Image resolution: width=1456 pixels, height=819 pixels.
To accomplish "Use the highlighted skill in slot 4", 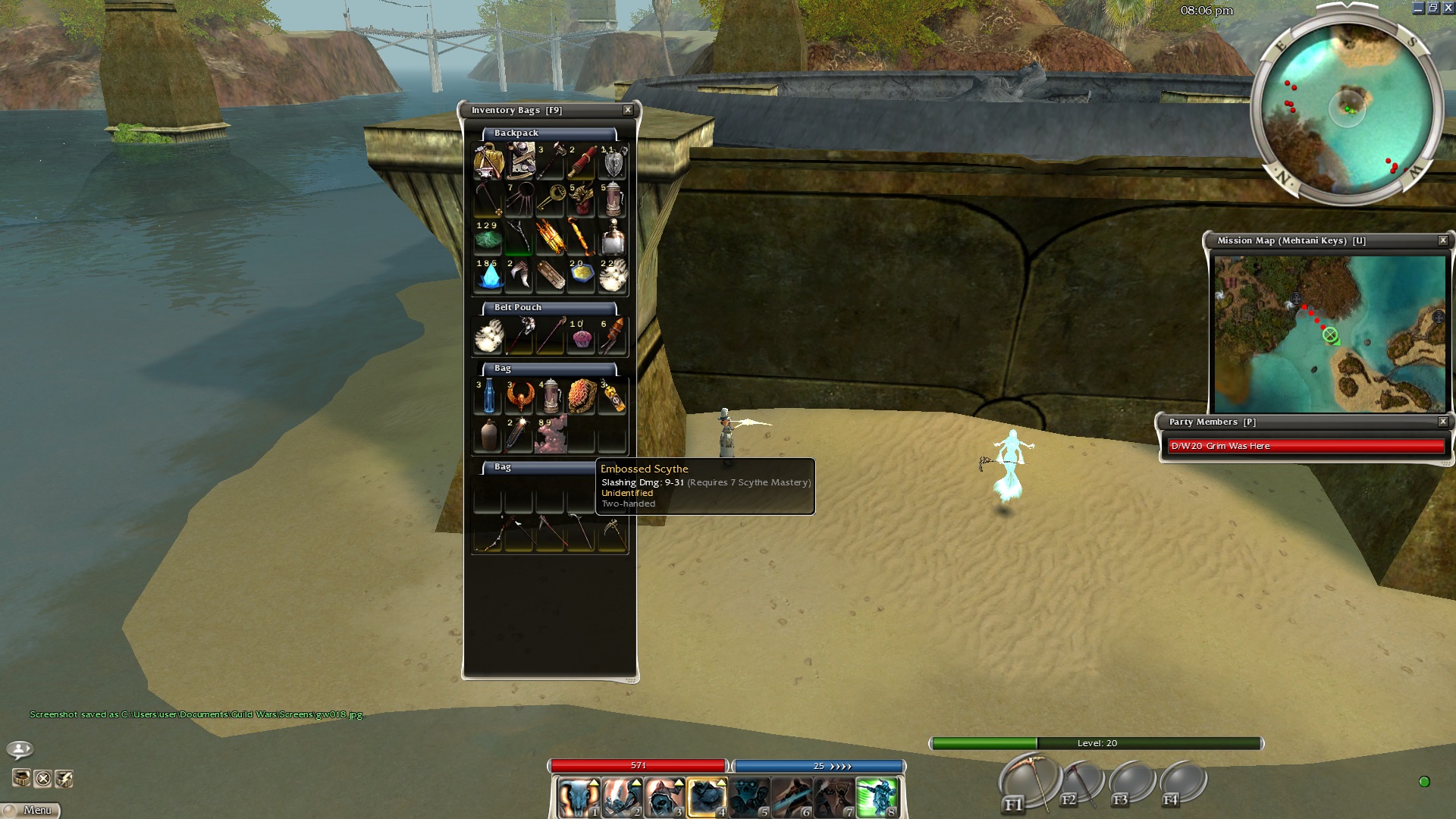I will pyautogui.click(x=706, y=798).
